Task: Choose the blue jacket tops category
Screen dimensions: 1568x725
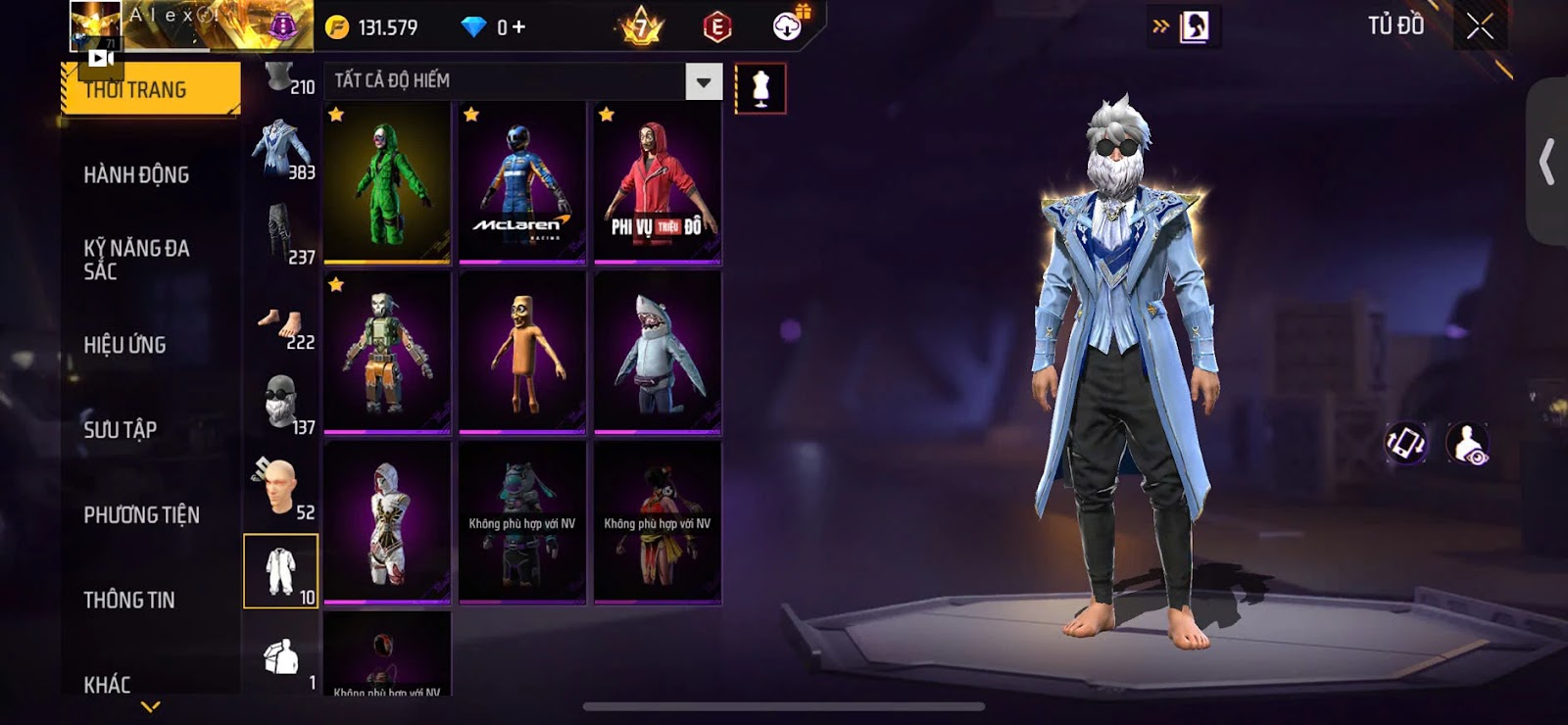Action: [x=281, y=151]
